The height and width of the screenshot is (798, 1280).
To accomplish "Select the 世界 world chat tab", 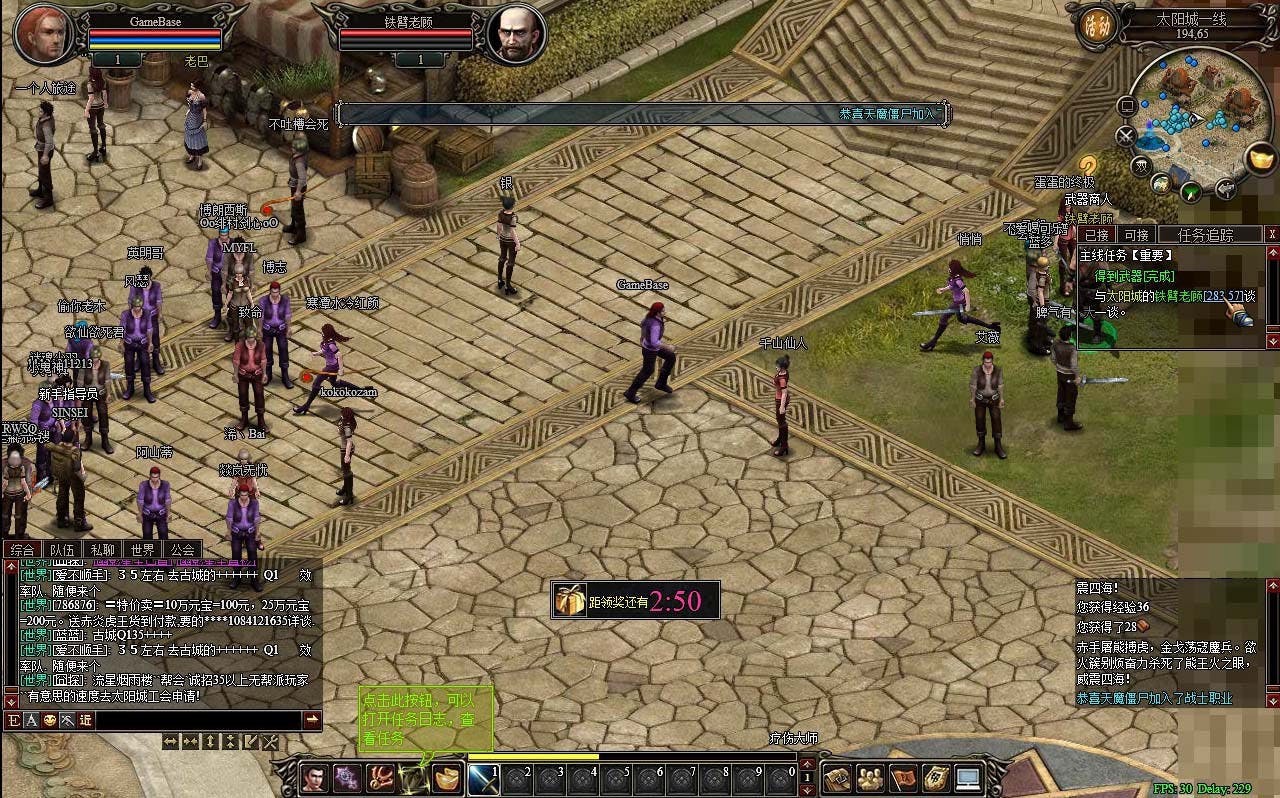I will pos(142,549).
